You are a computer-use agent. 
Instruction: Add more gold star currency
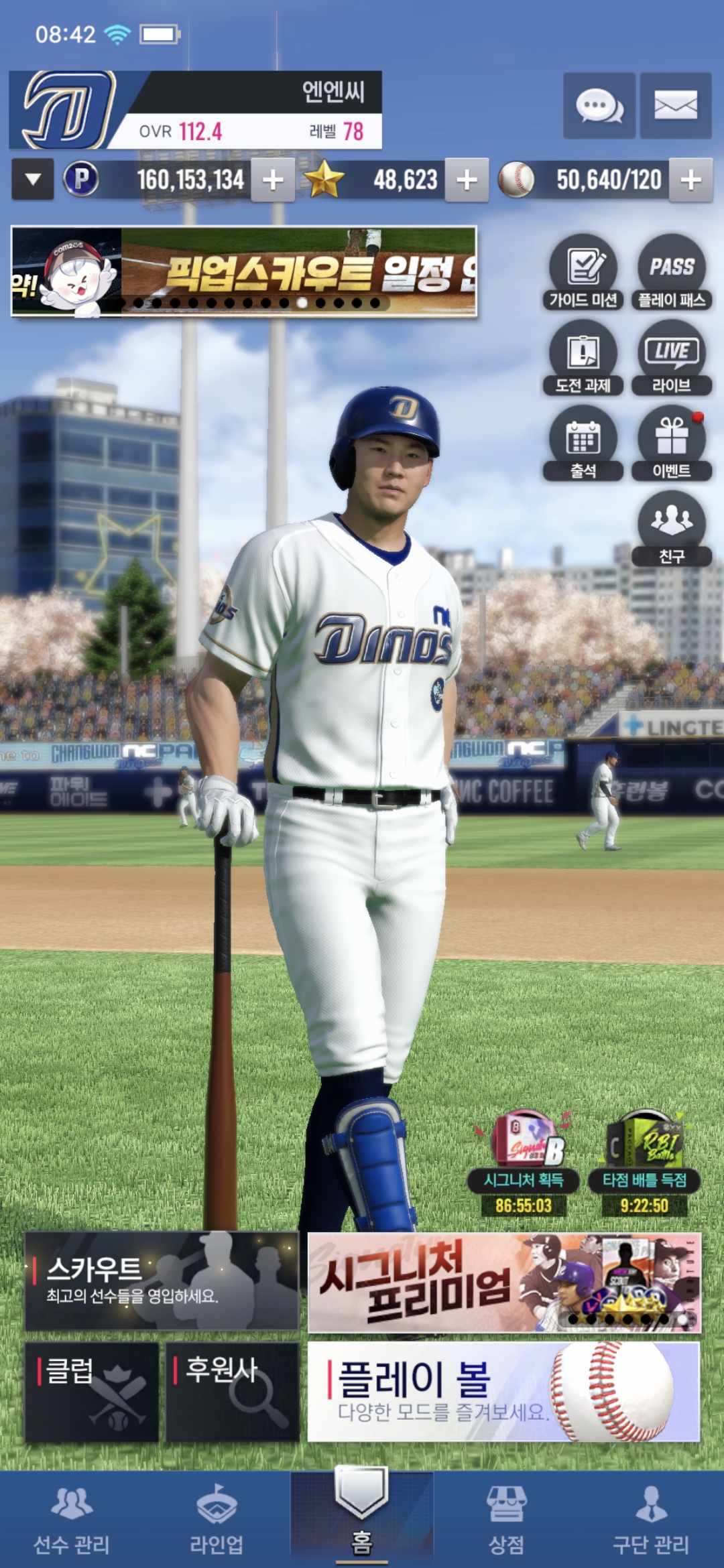(467, 180)
